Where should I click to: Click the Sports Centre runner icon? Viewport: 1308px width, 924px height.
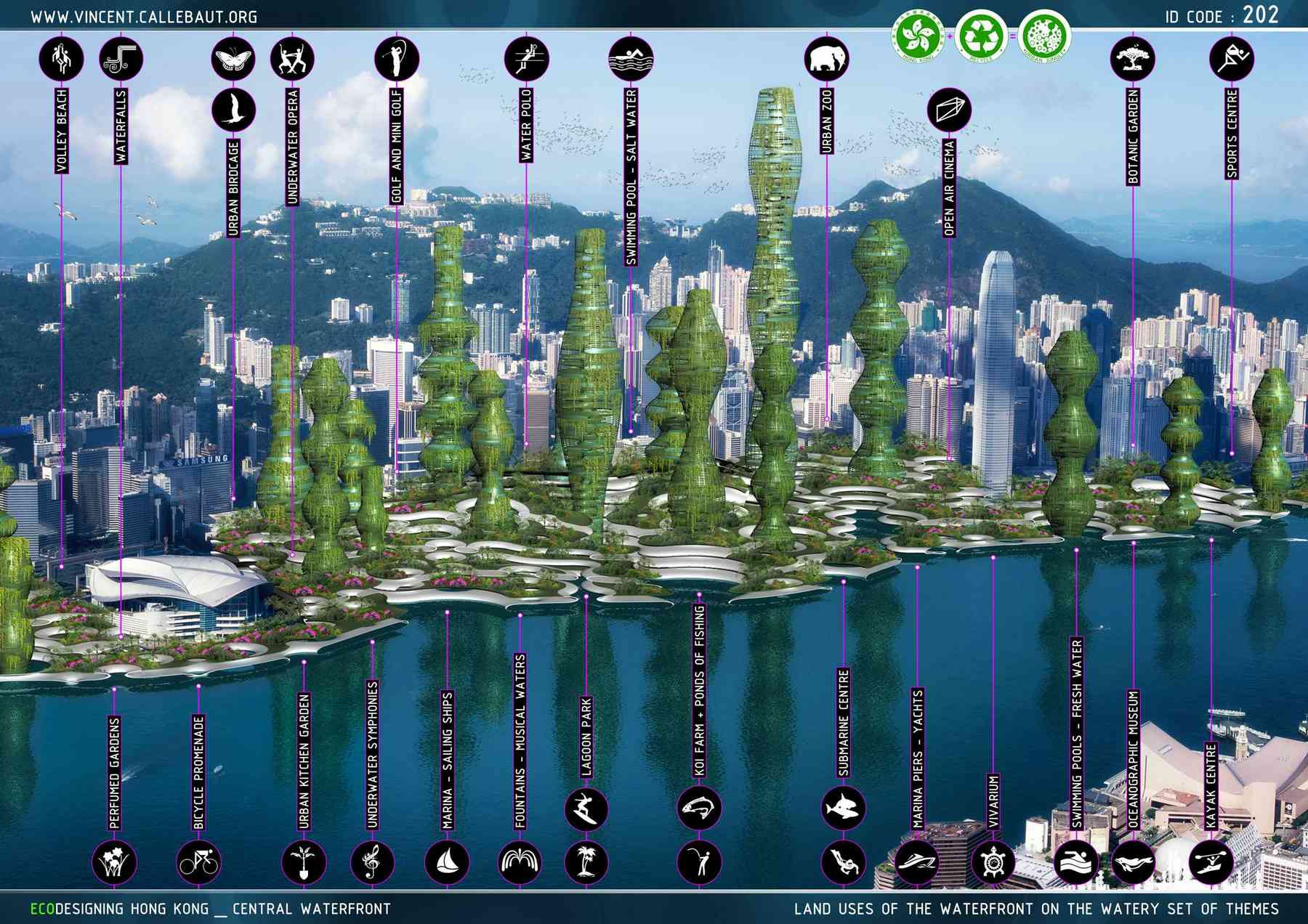(x=1232, y=58)
